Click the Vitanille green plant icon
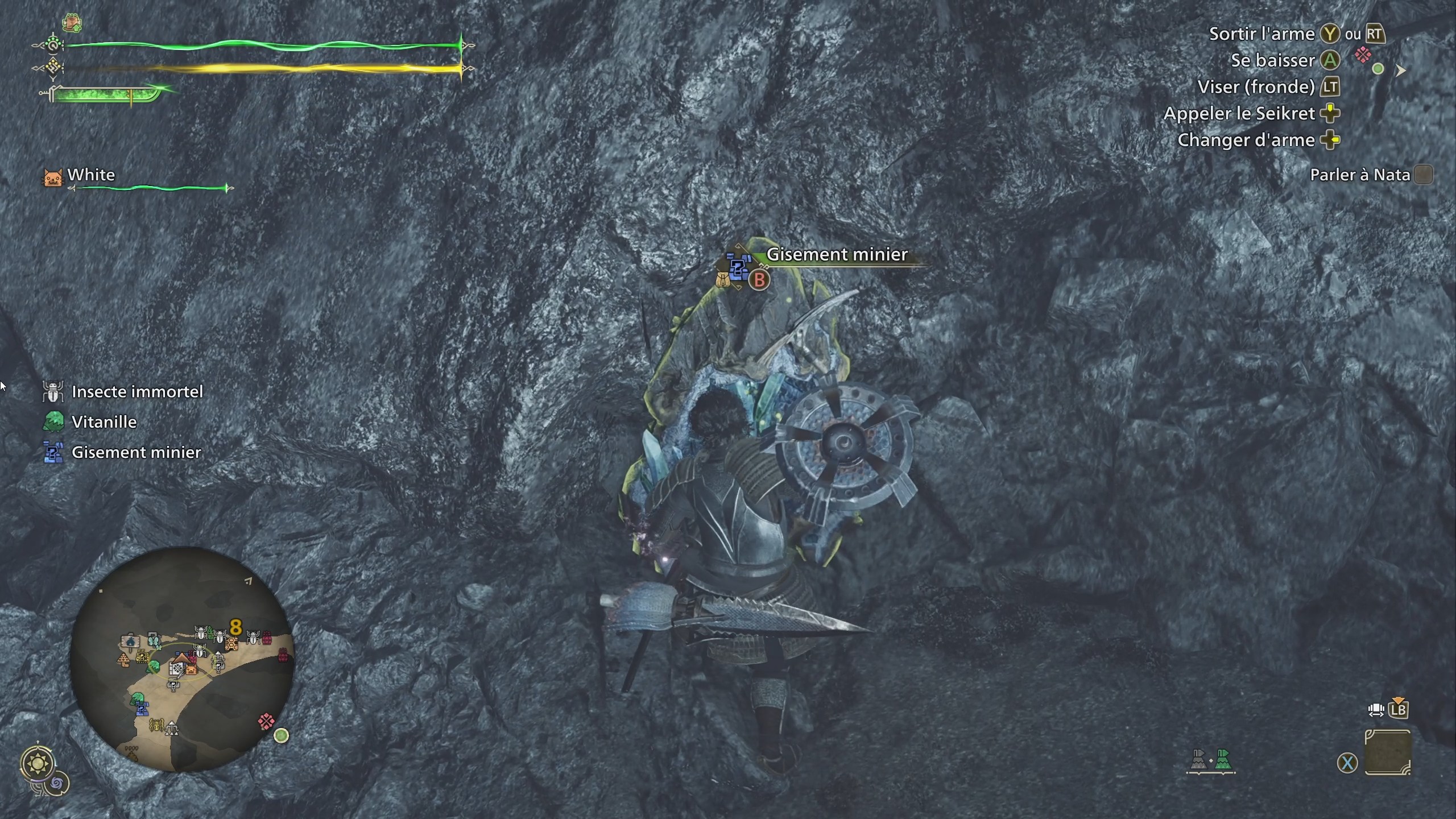The height and width of the screenshot is (819, 1456). 54,422
